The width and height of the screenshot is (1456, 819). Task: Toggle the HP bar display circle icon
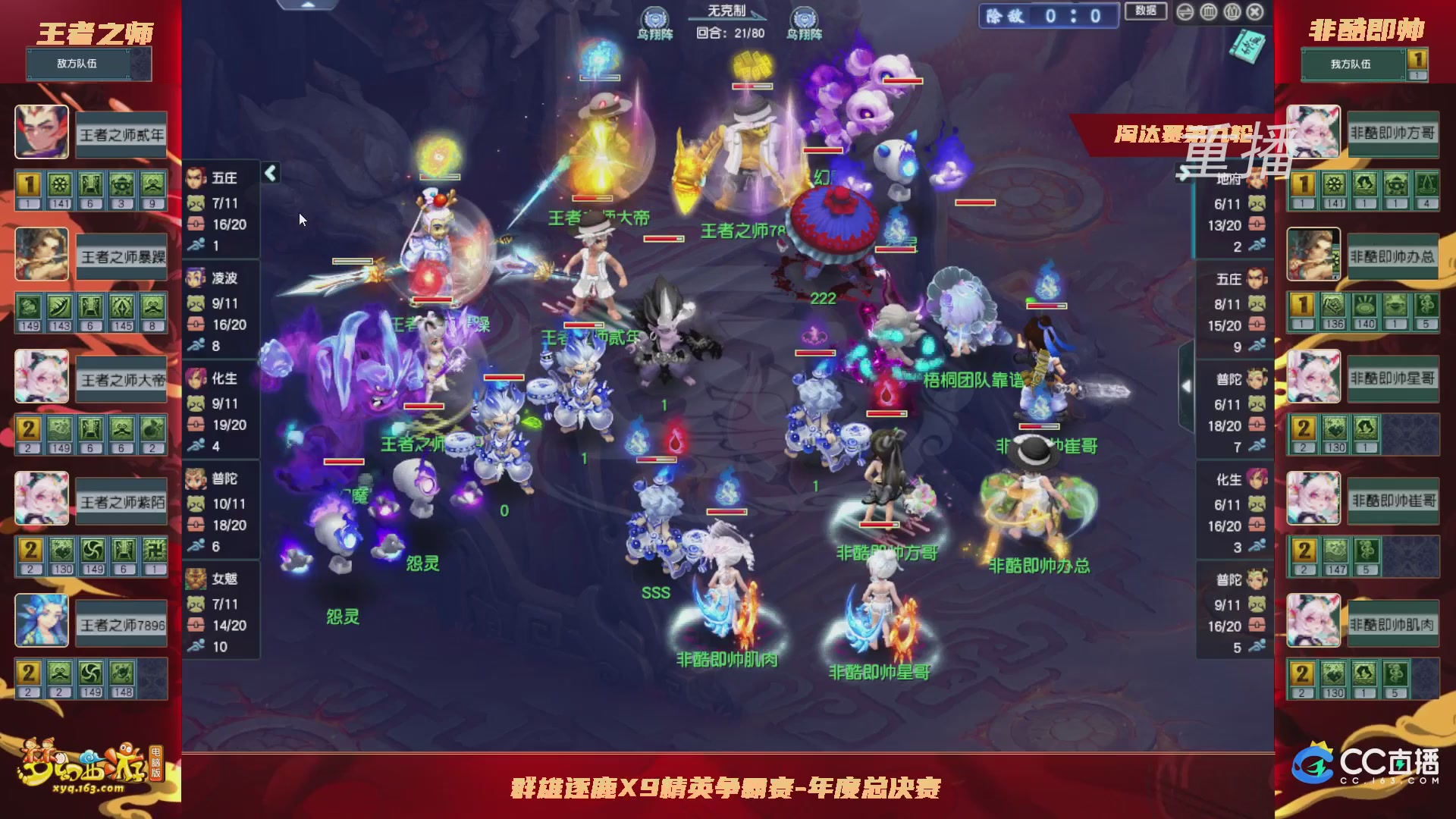click(1208, 13)
